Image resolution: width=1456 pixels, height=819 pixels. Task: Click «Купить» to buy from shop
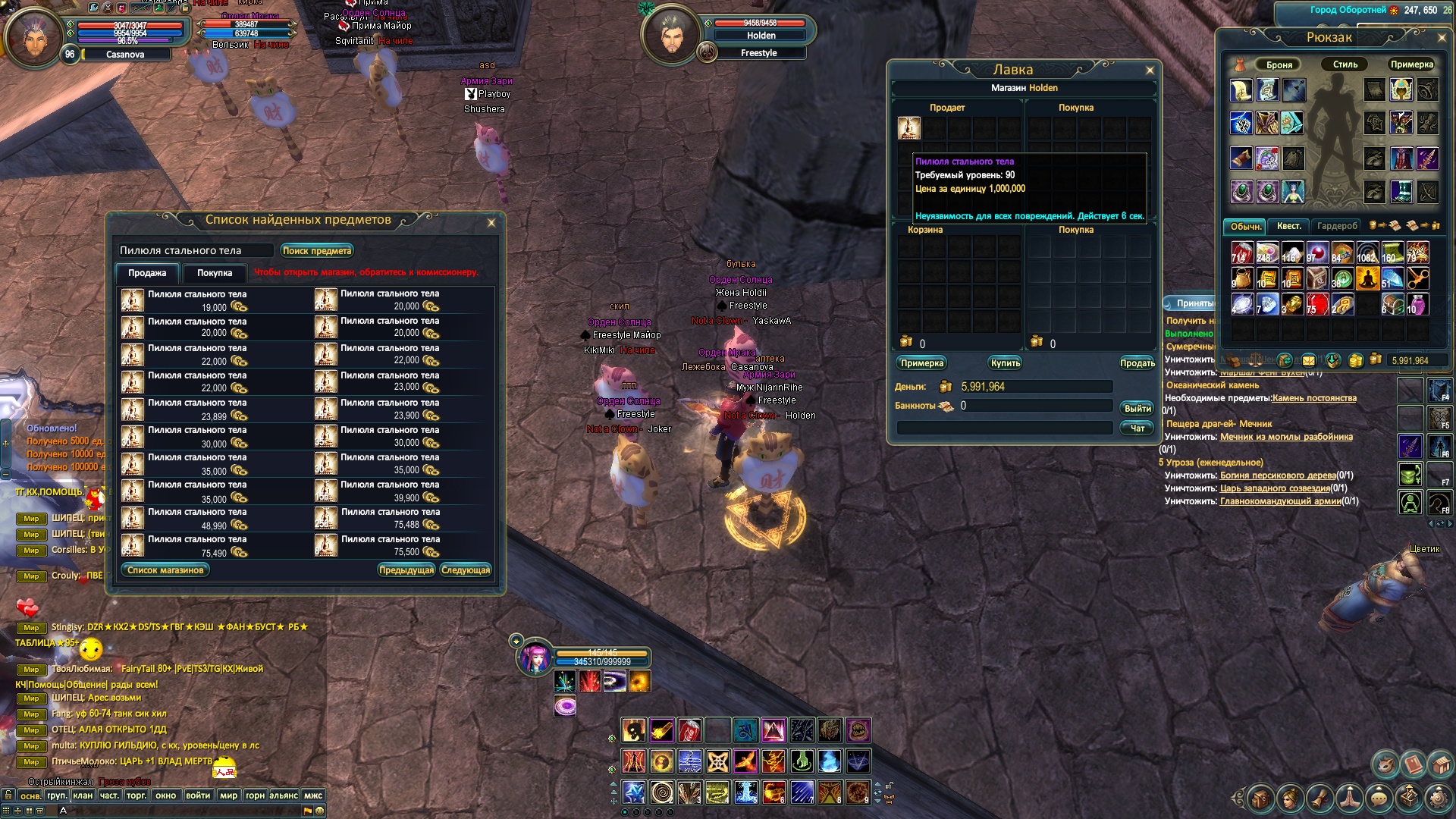click(x=1006, y=363)
